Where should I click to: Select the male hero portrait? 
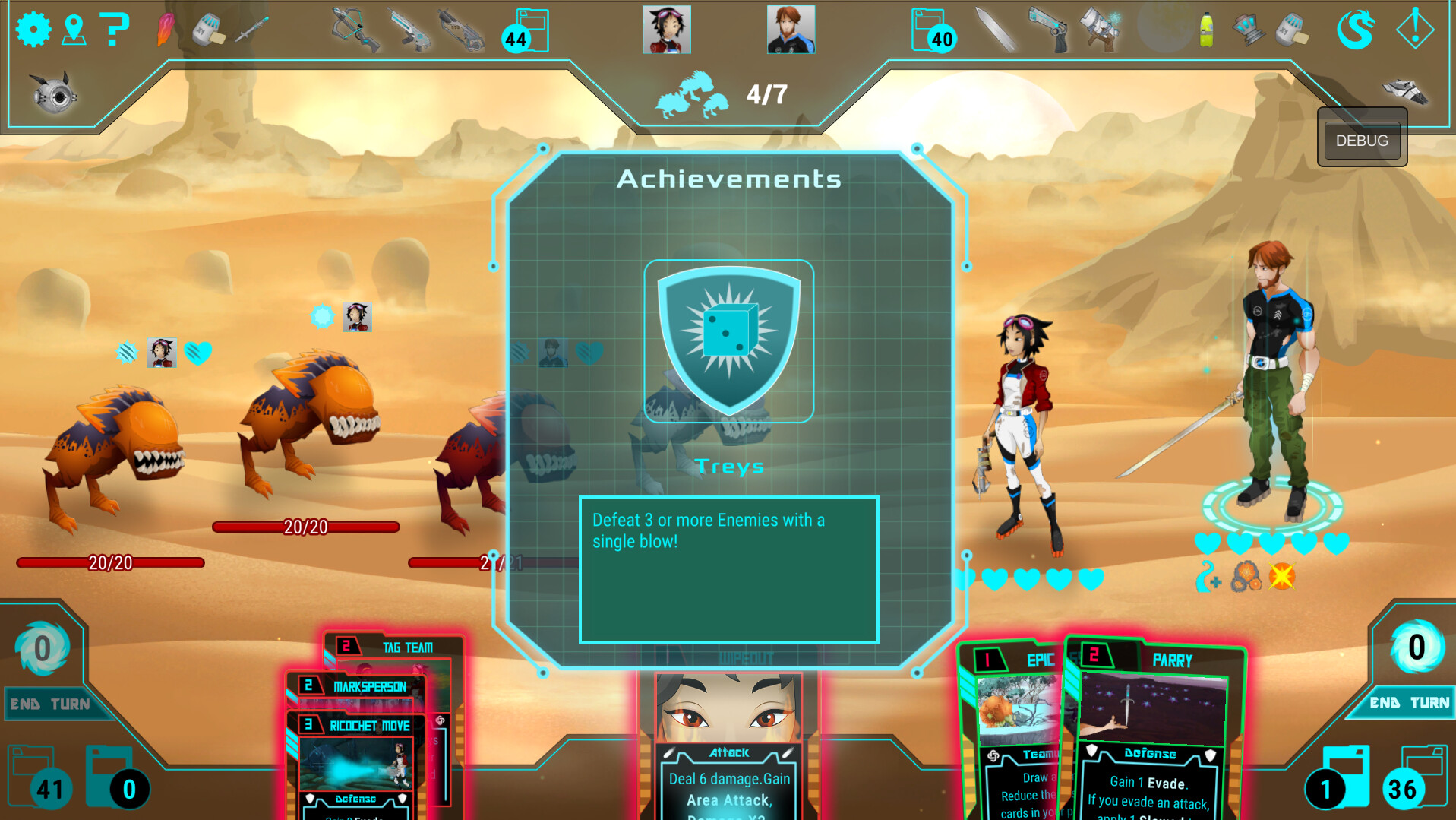[791, 30]
